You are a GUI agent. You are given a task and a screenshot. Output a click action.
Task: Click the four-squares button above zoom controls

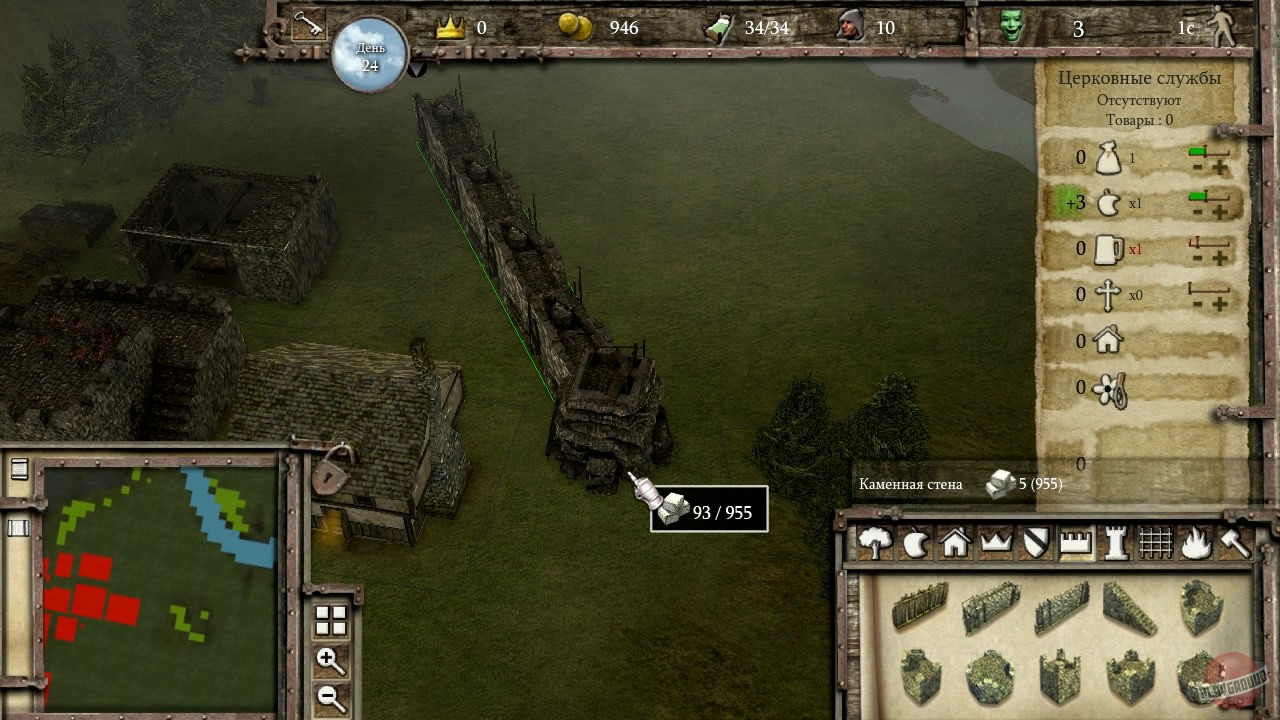click(x=330, y=621)
